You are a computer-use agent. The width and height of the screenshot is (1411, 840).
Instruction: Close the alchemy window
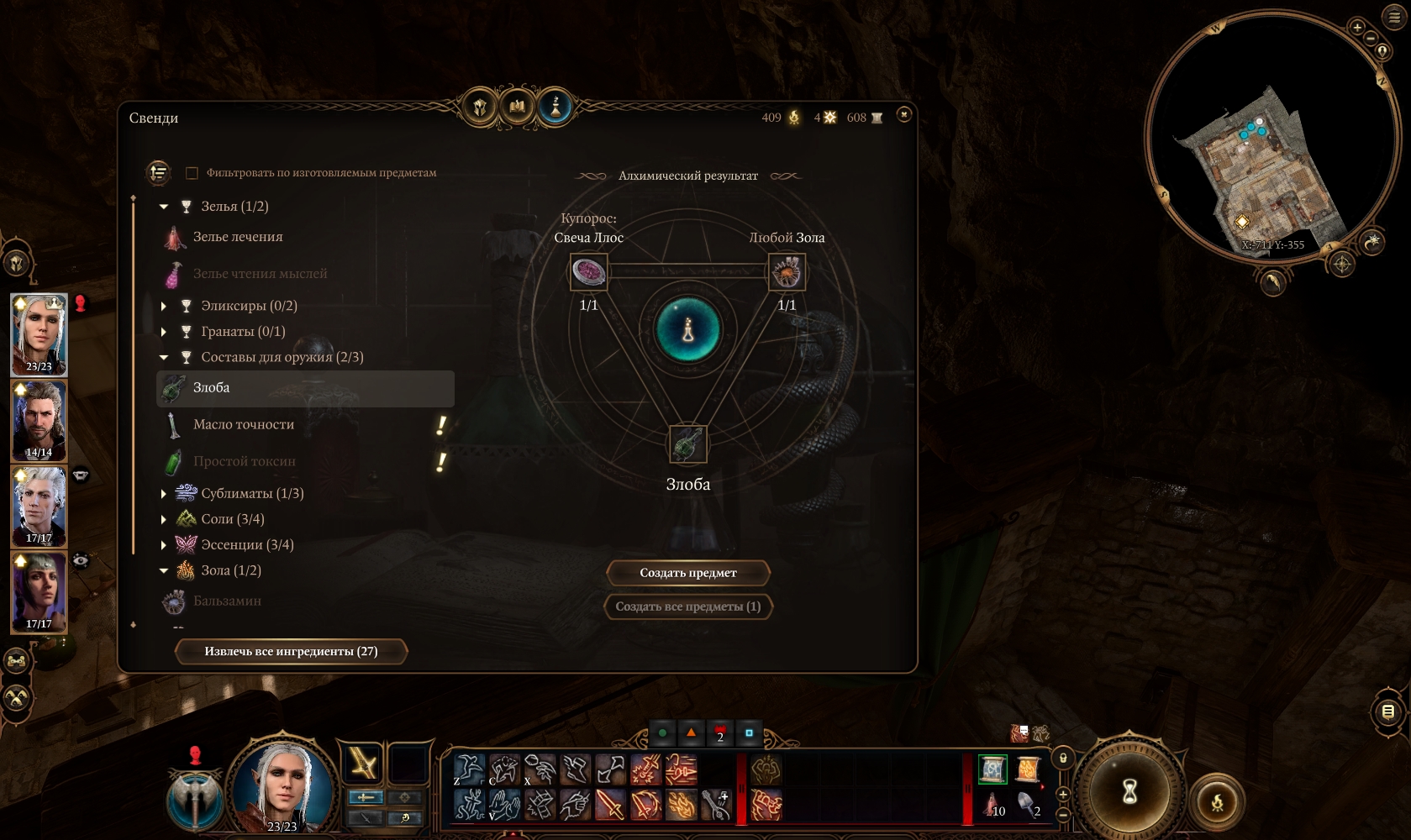(903, 114)
